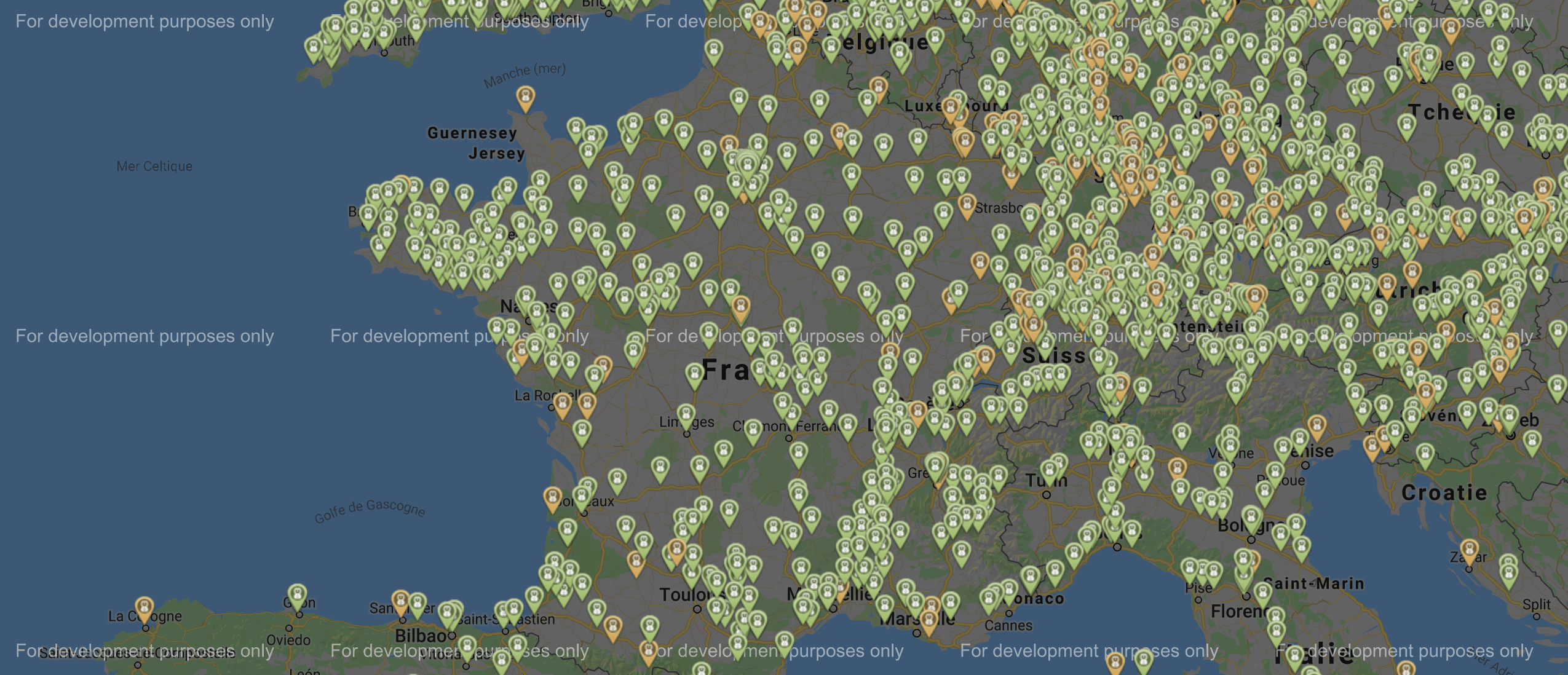
Task: Select the orange marker at Santander
Action: click(400, 600)
